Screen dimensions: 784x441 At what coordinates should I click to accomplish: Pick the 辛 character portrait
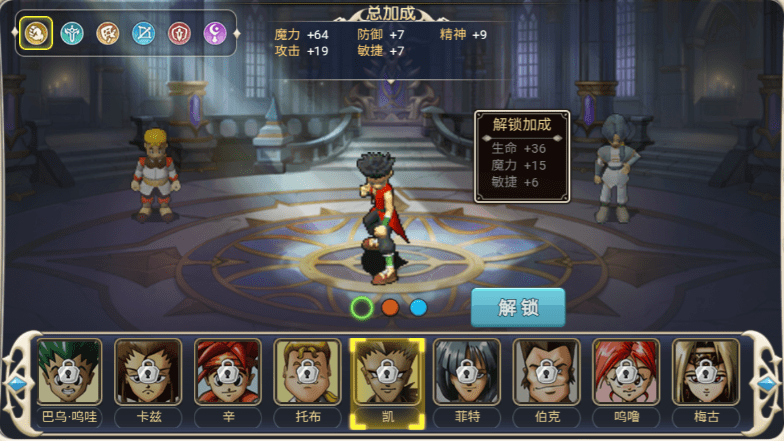coord(228,373)
